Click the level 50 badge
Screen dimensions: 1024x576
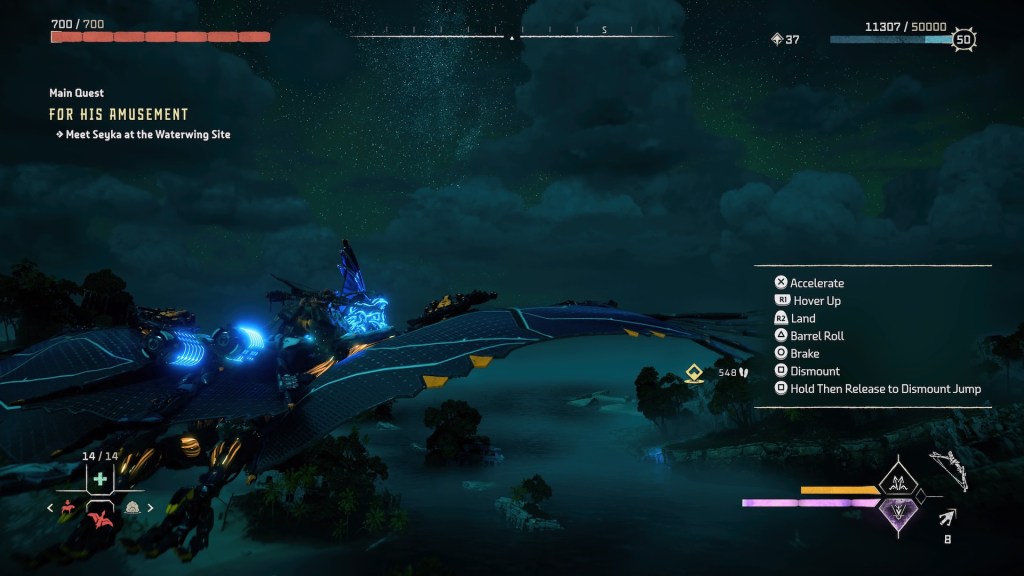click(963, 40)
